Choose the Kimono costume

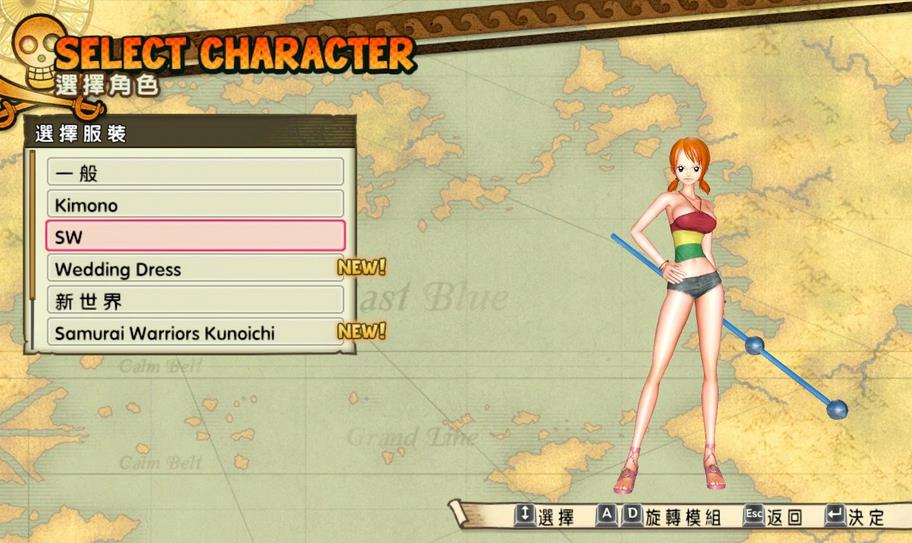coord(195,205)
